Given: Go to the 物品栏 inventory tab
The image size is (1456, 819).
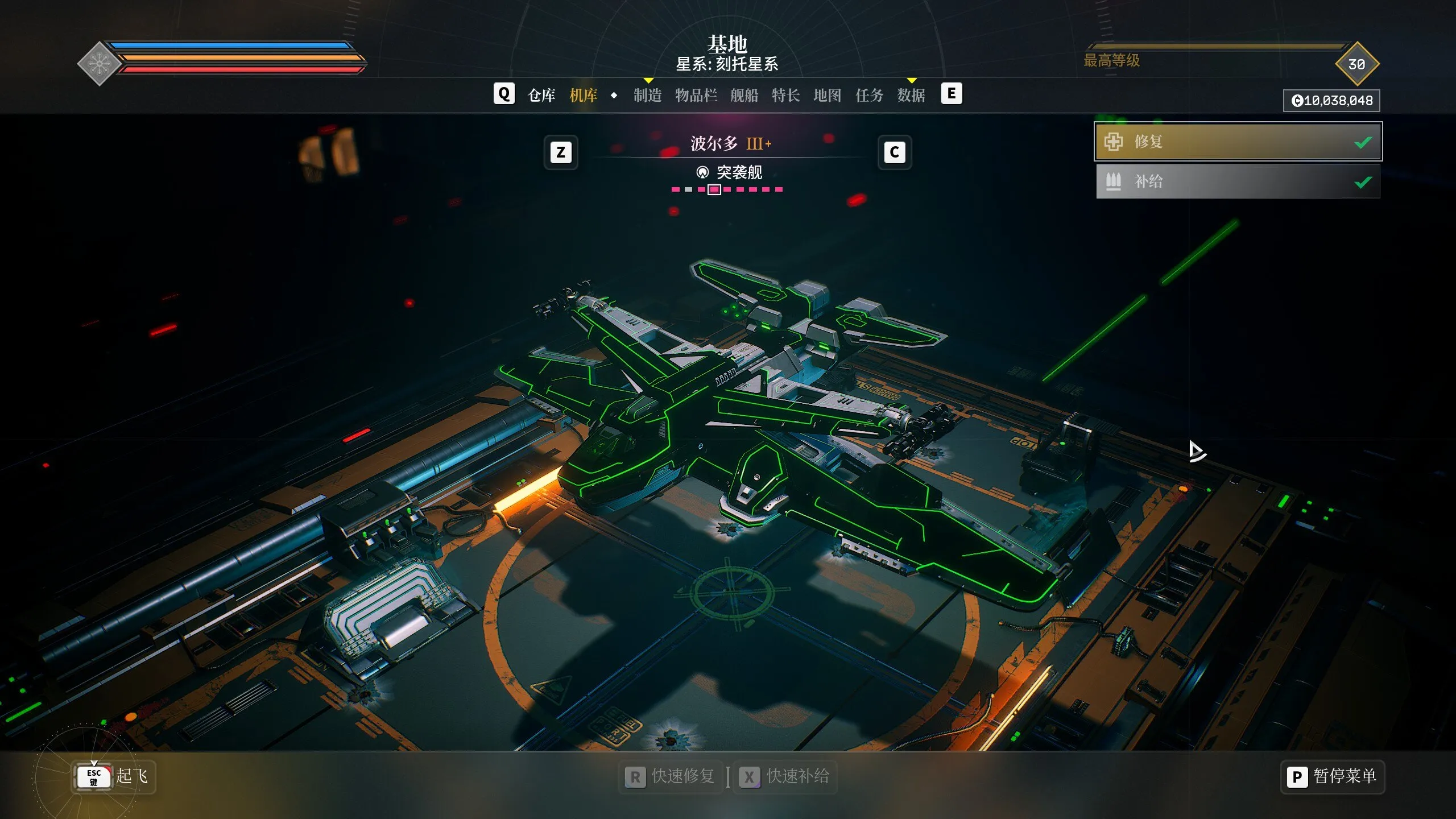Looking at the screenshot, I should (696, 95).
